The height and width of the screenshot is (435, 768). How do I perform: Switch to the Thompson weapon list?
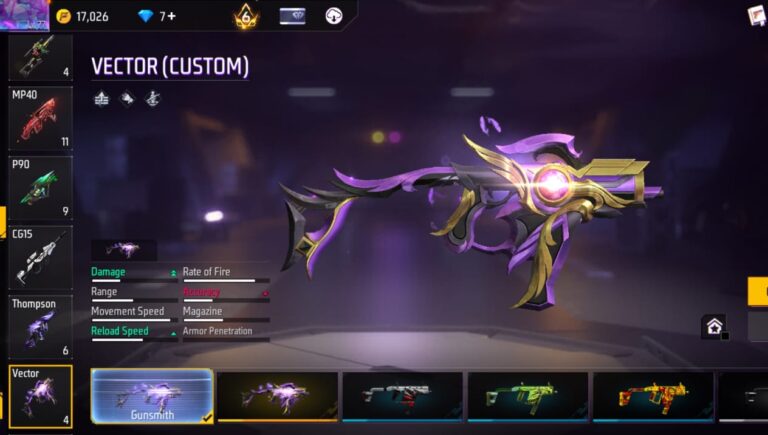click(40, 326)
